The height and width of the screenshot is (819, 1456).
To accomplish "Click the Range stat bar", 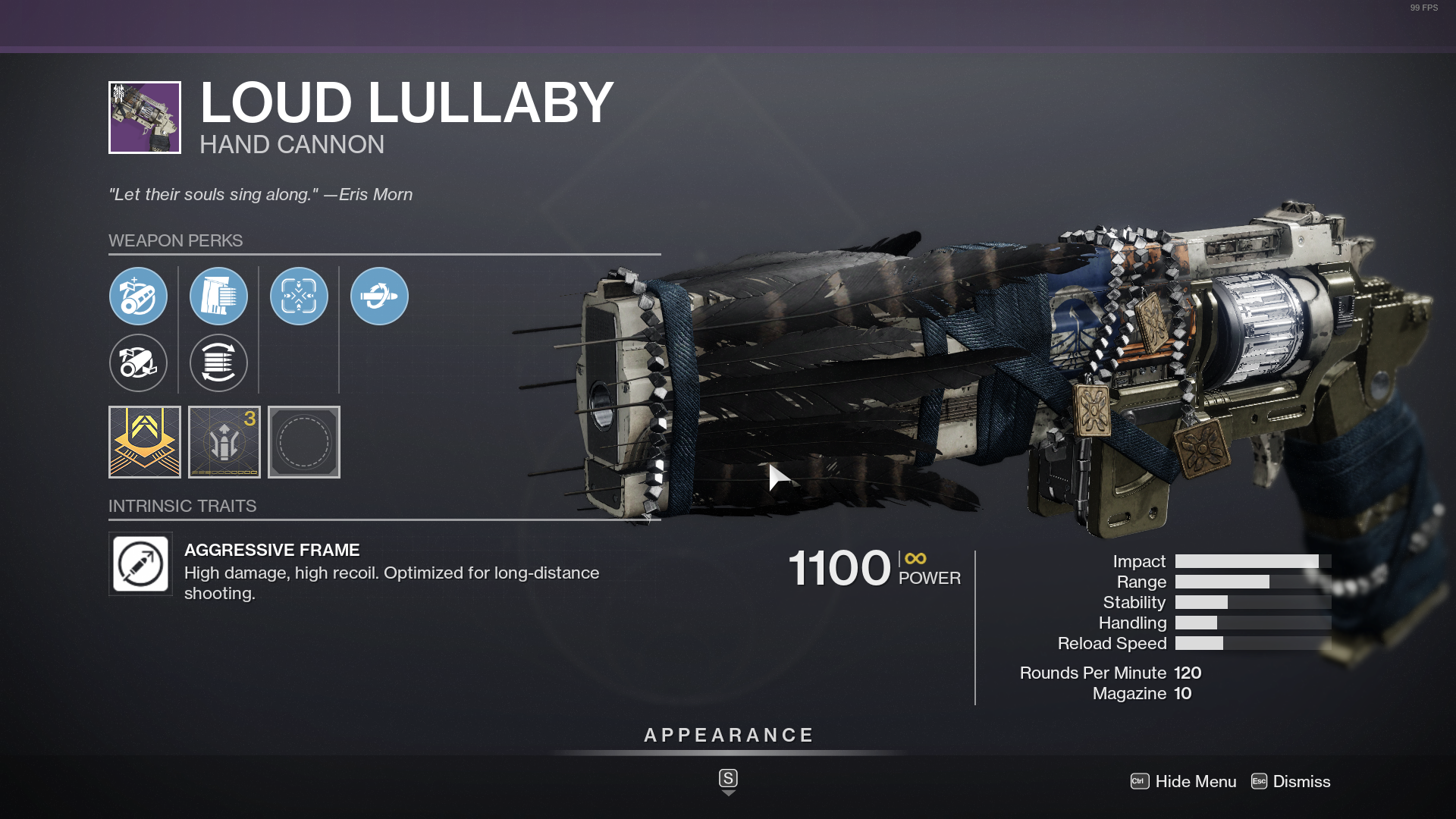I will (1221, 582).
